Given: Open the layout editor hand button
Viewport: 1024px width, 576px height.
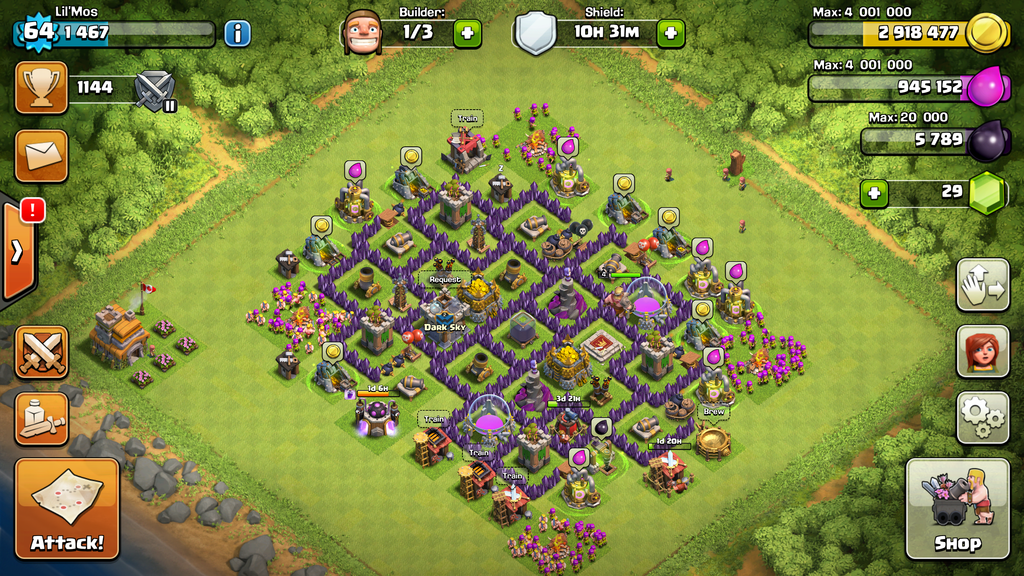Looking at the screenshot, I should click(x=982, y=284).
